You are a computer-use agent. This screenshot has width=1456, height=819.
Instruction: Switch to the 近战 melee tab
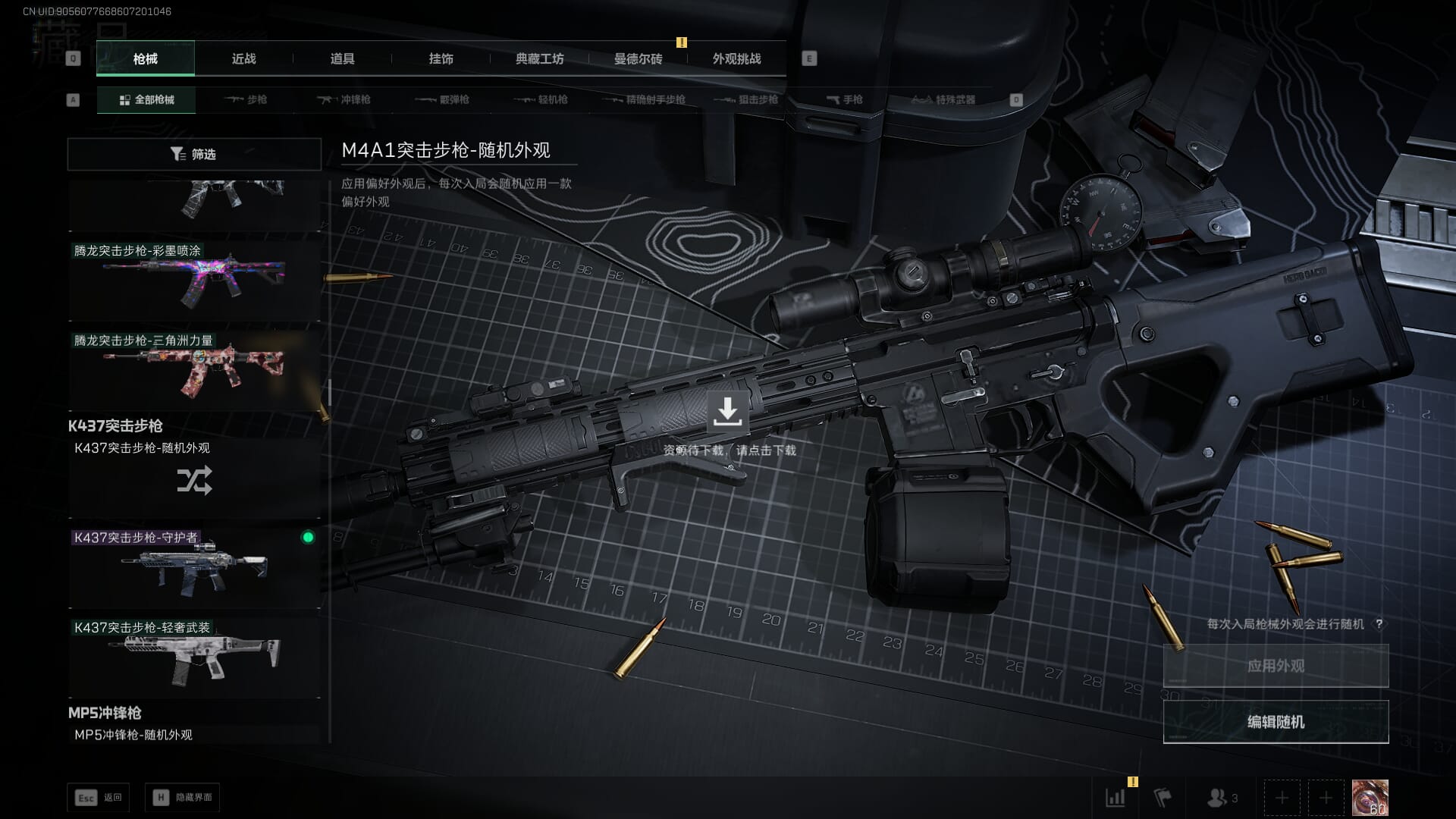pyautogui.click(x=243, y=59)
